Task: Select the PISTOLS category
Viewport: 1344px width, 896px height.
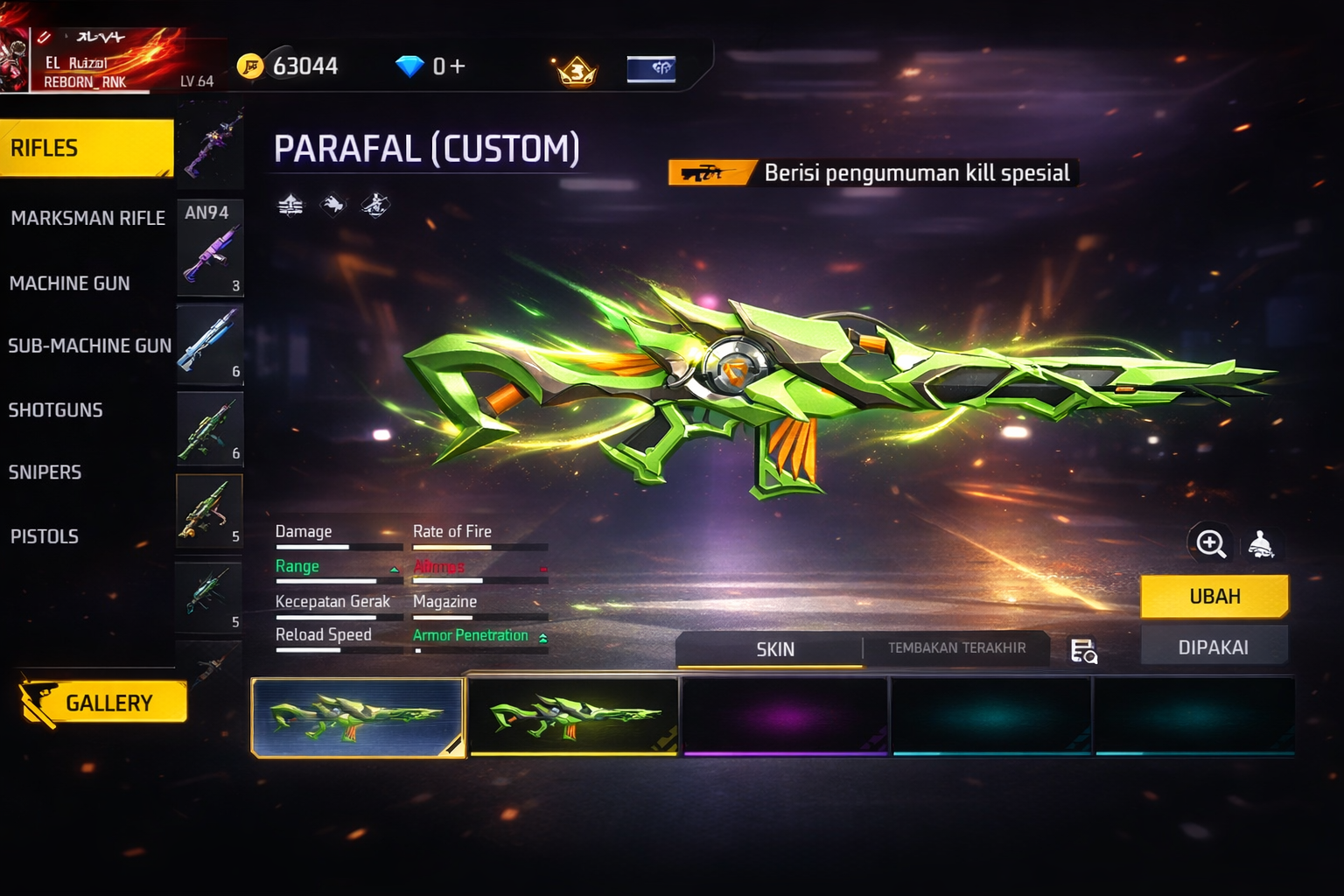Action: tap(45, 536)
